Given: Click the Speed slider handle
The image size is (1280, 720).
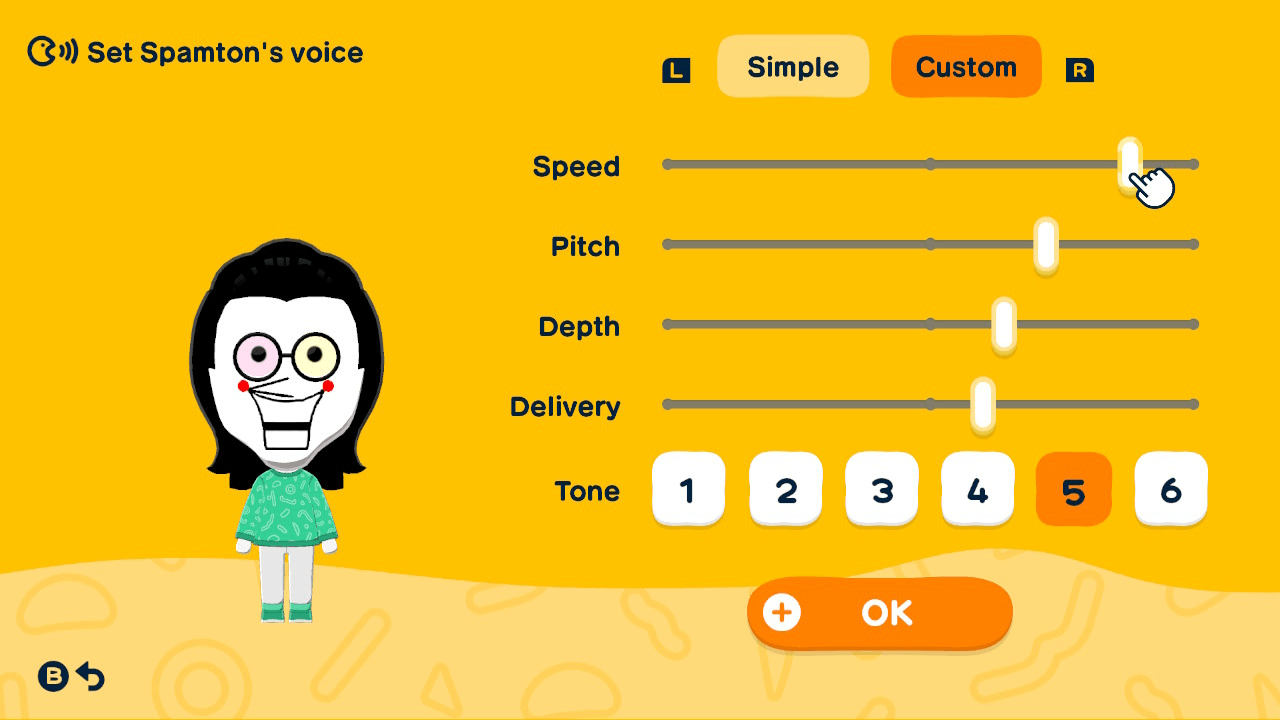Looking at the screenshot, I should coord(1128,163).
